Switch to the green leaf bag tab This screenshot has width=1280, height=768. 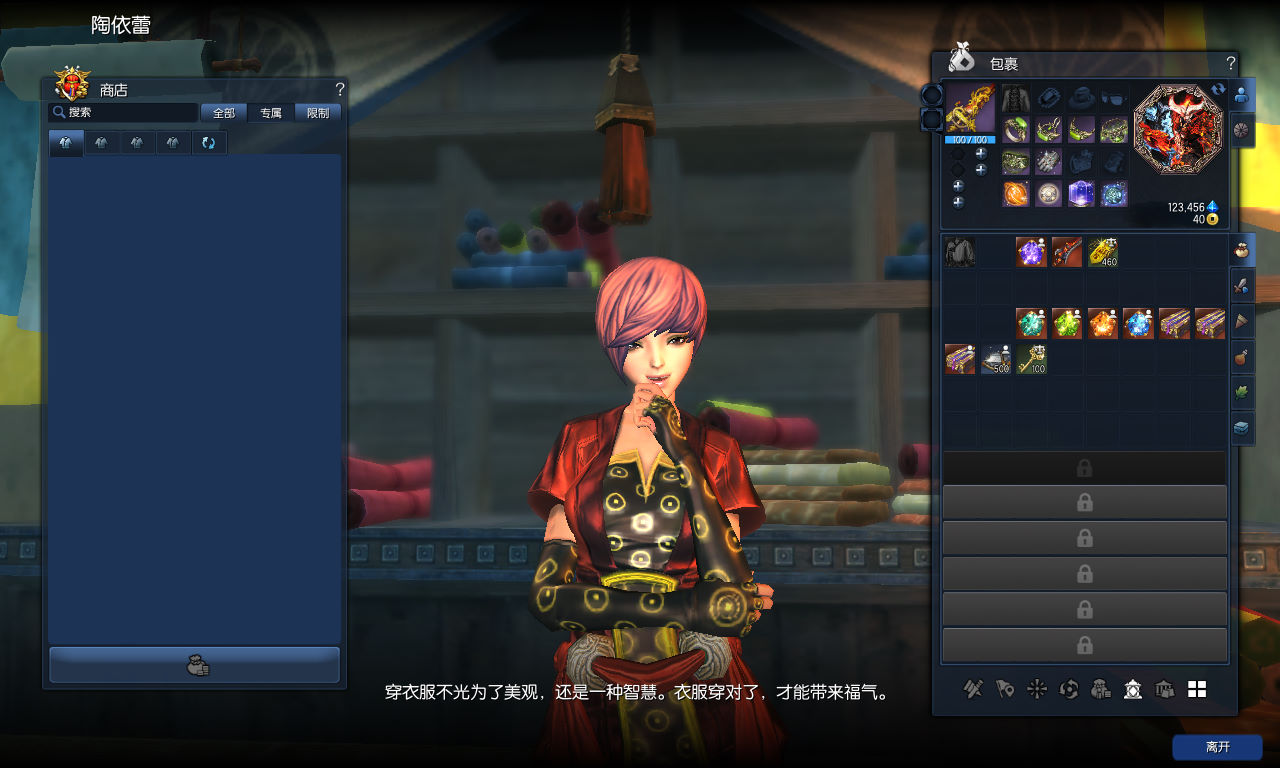(x=1241, y=391)
